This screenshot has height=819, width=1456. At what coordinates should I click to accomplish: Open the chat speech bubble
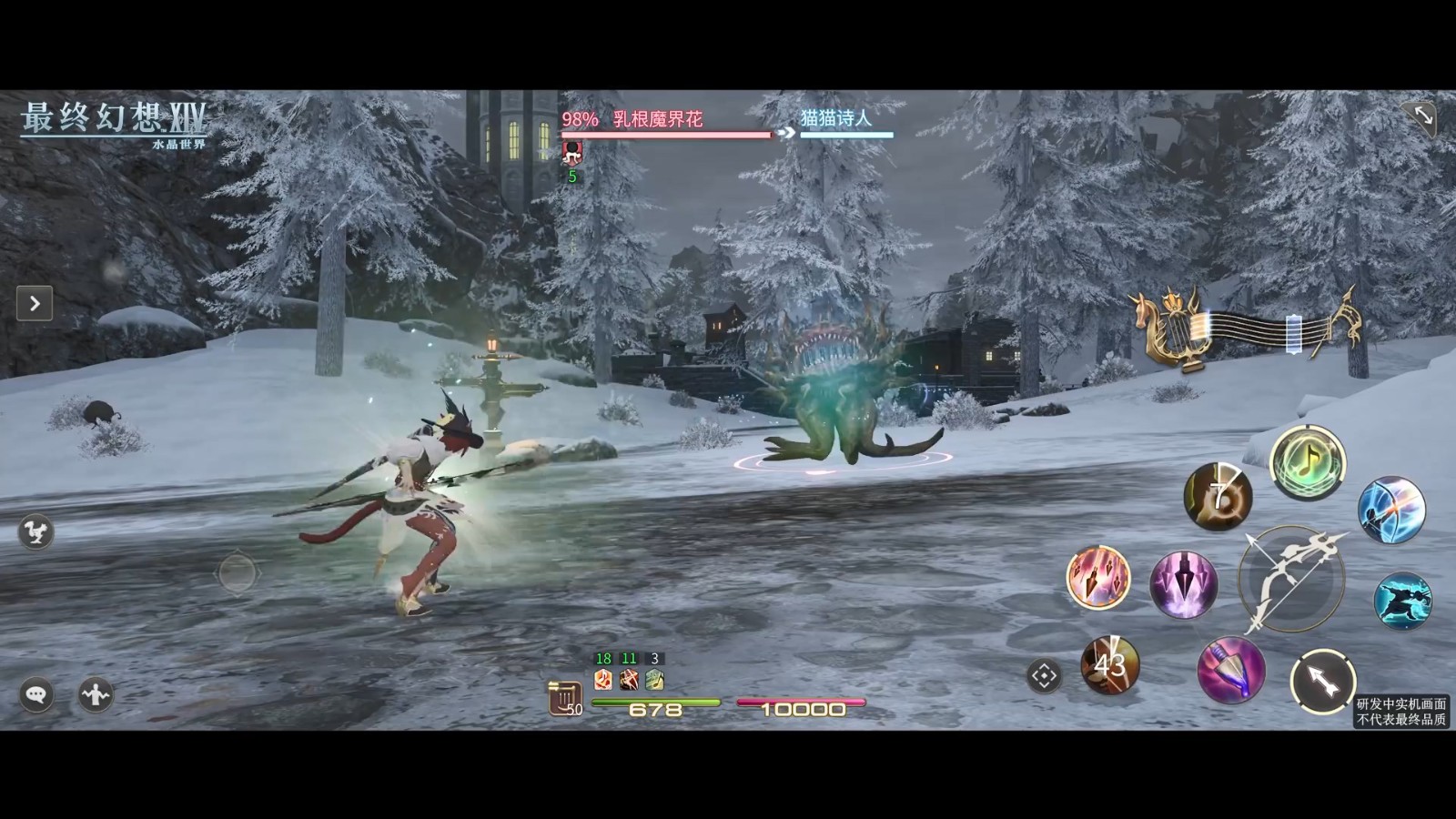[x=36, y=695]
